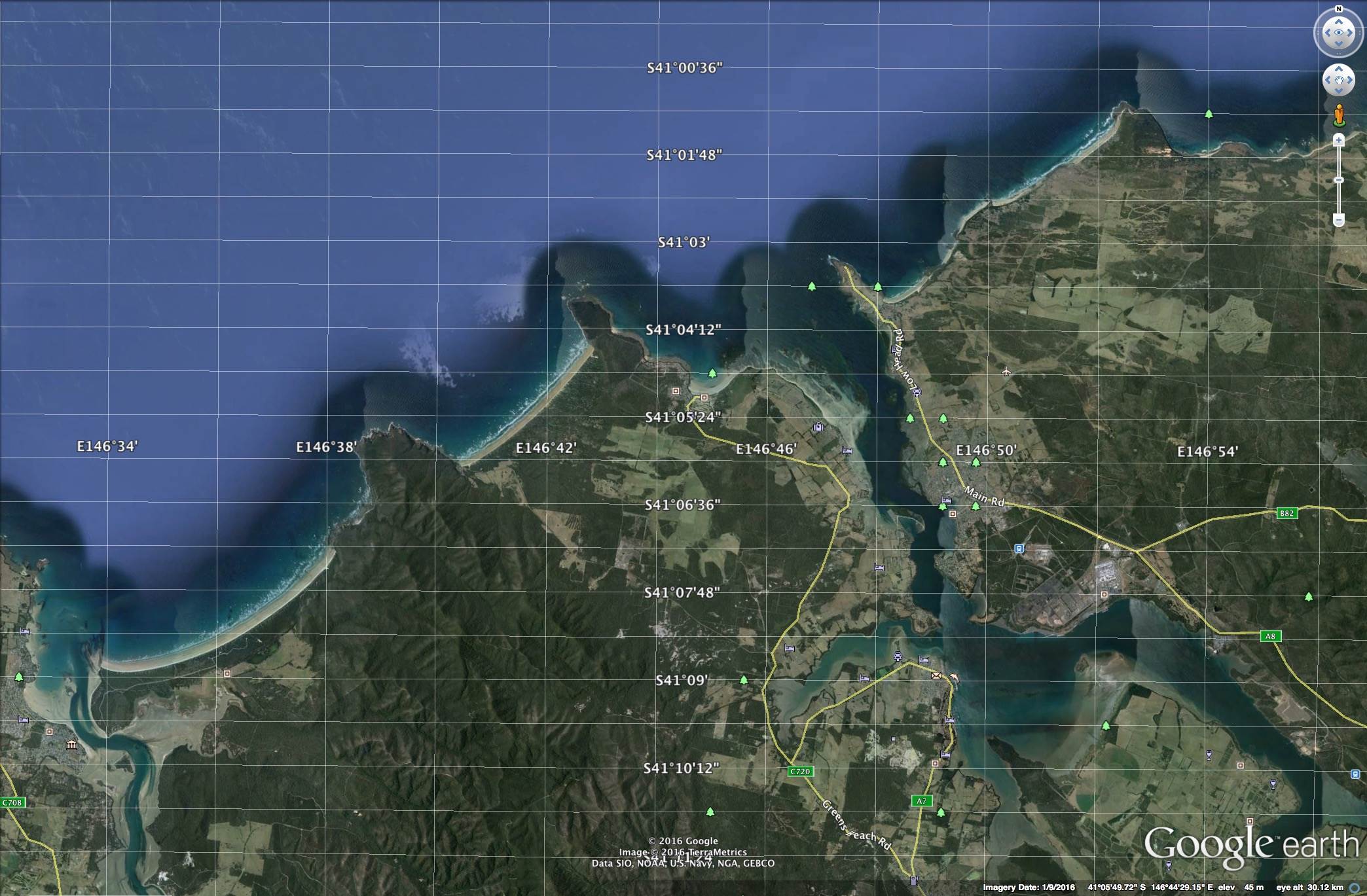Viewport: 1367px width, 896px height.
Task: Click the zoom slider handle
Action: coord(1339,180)
